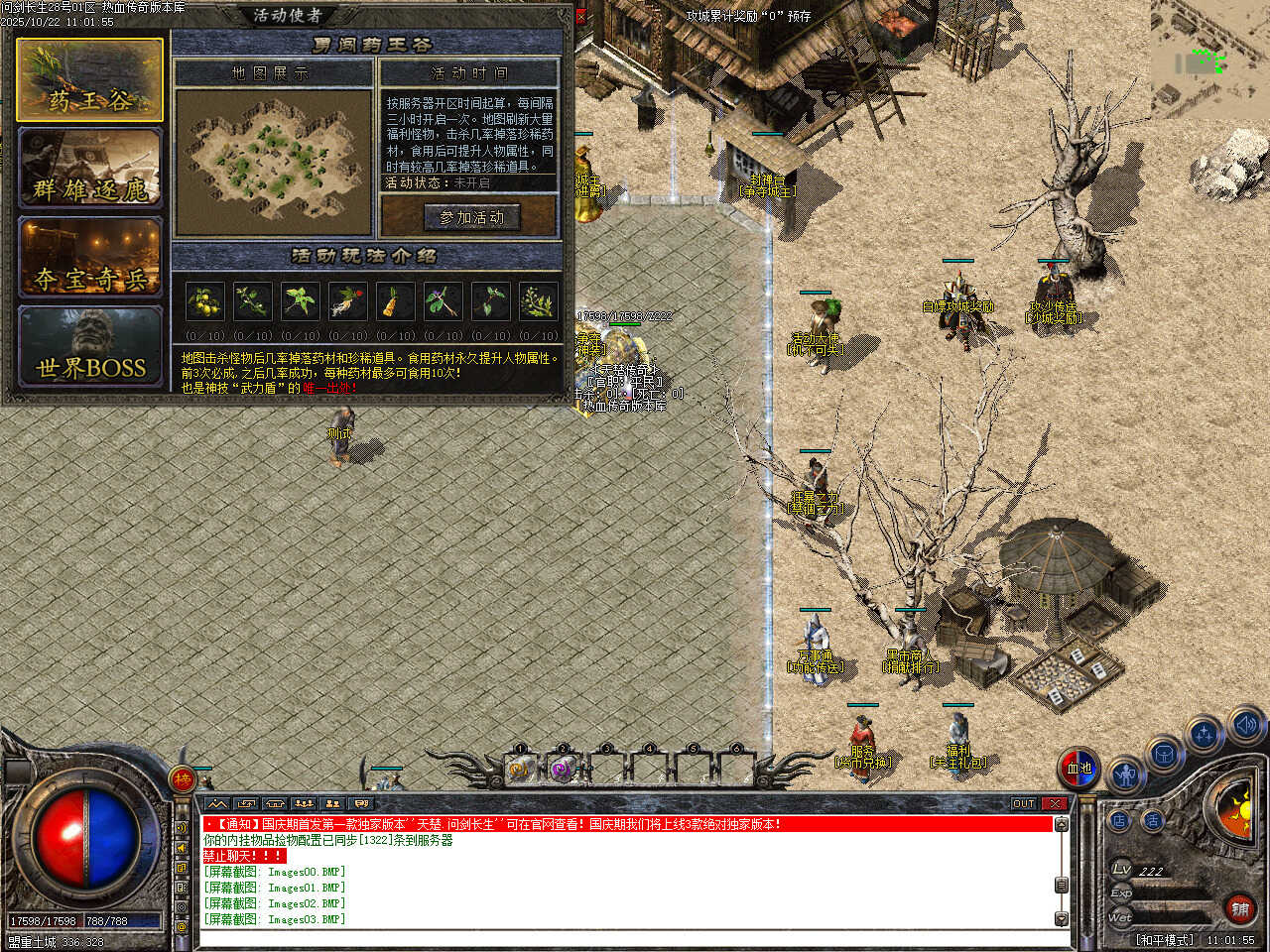This screenshot has height=952, width=1270.
Task: Close the 活动使者 panel
Action: tap(581, 16)
